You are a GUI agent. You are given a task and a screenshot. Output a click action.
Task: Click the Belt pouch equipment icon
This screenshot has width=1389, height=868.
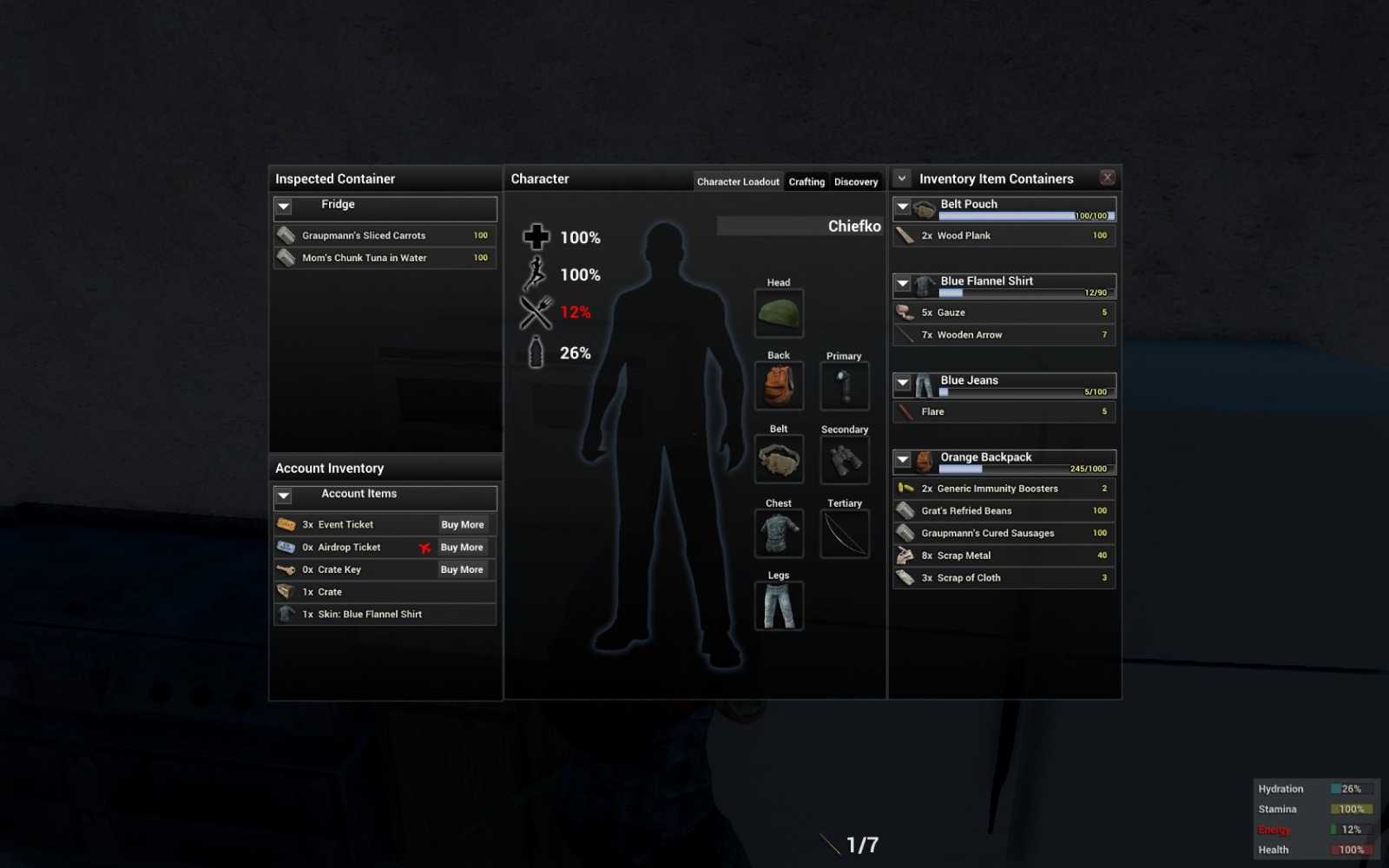click(x=778, y=459)
